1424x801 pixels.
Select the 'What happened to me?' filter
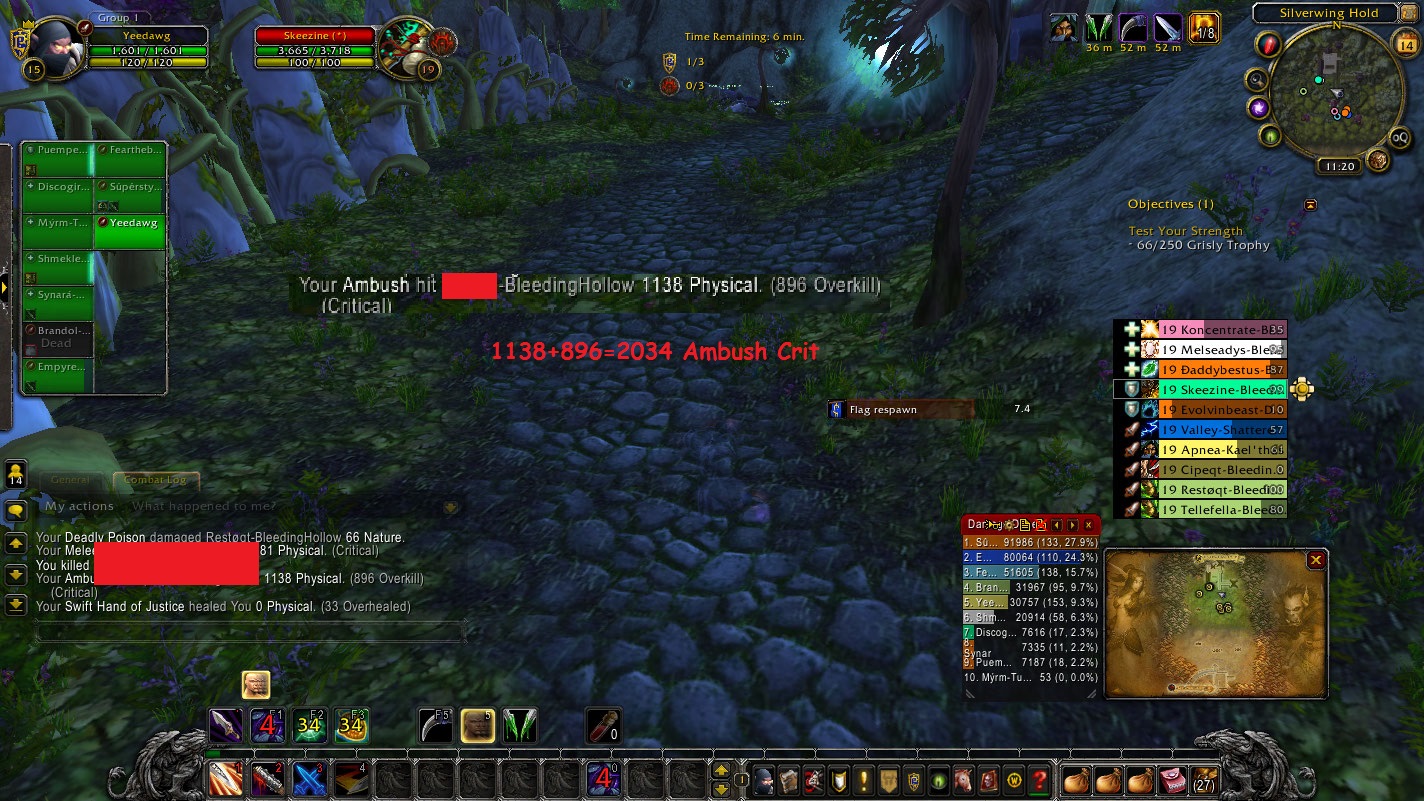pos(203,507)
